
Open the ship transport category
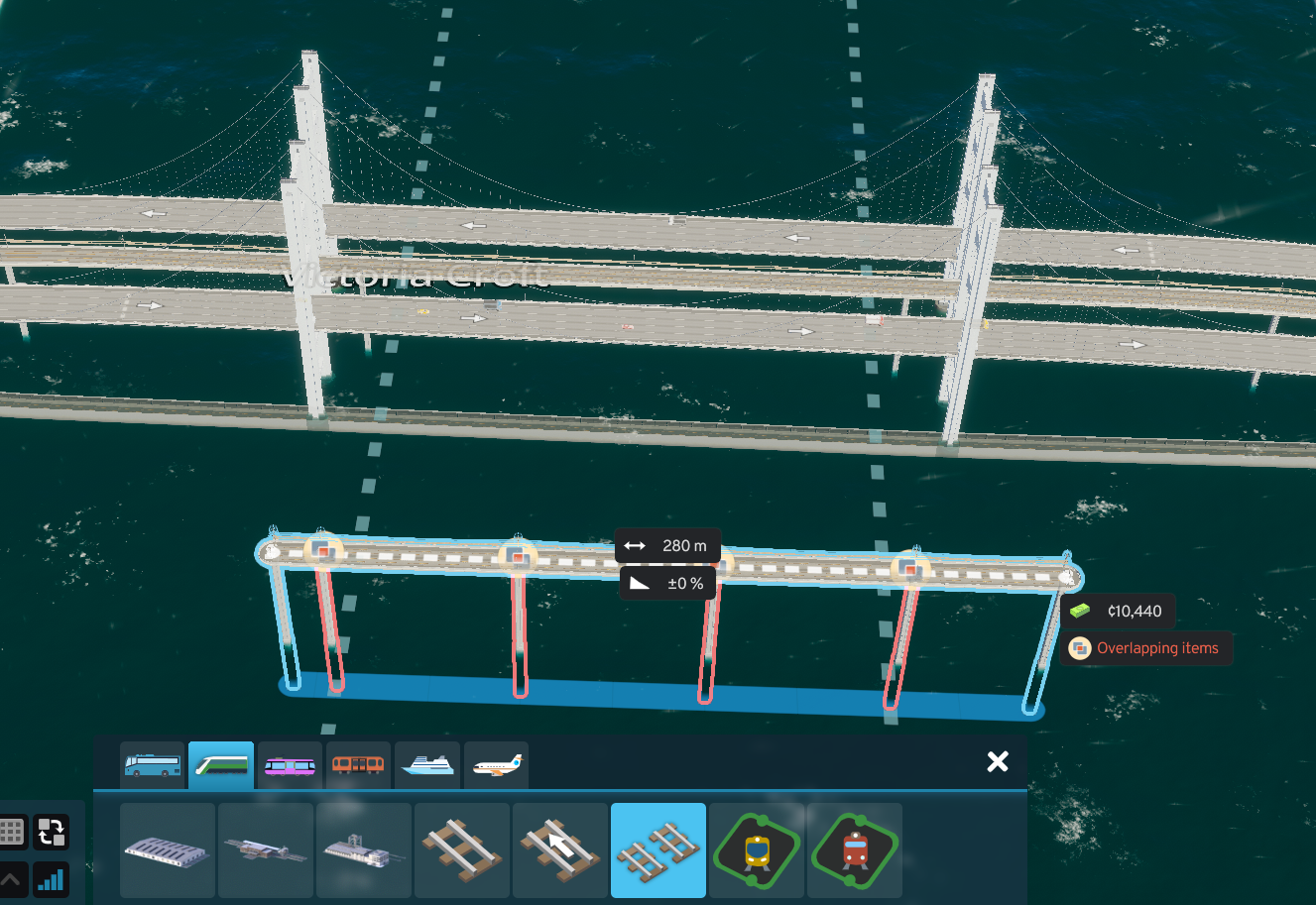pos(427,764)
